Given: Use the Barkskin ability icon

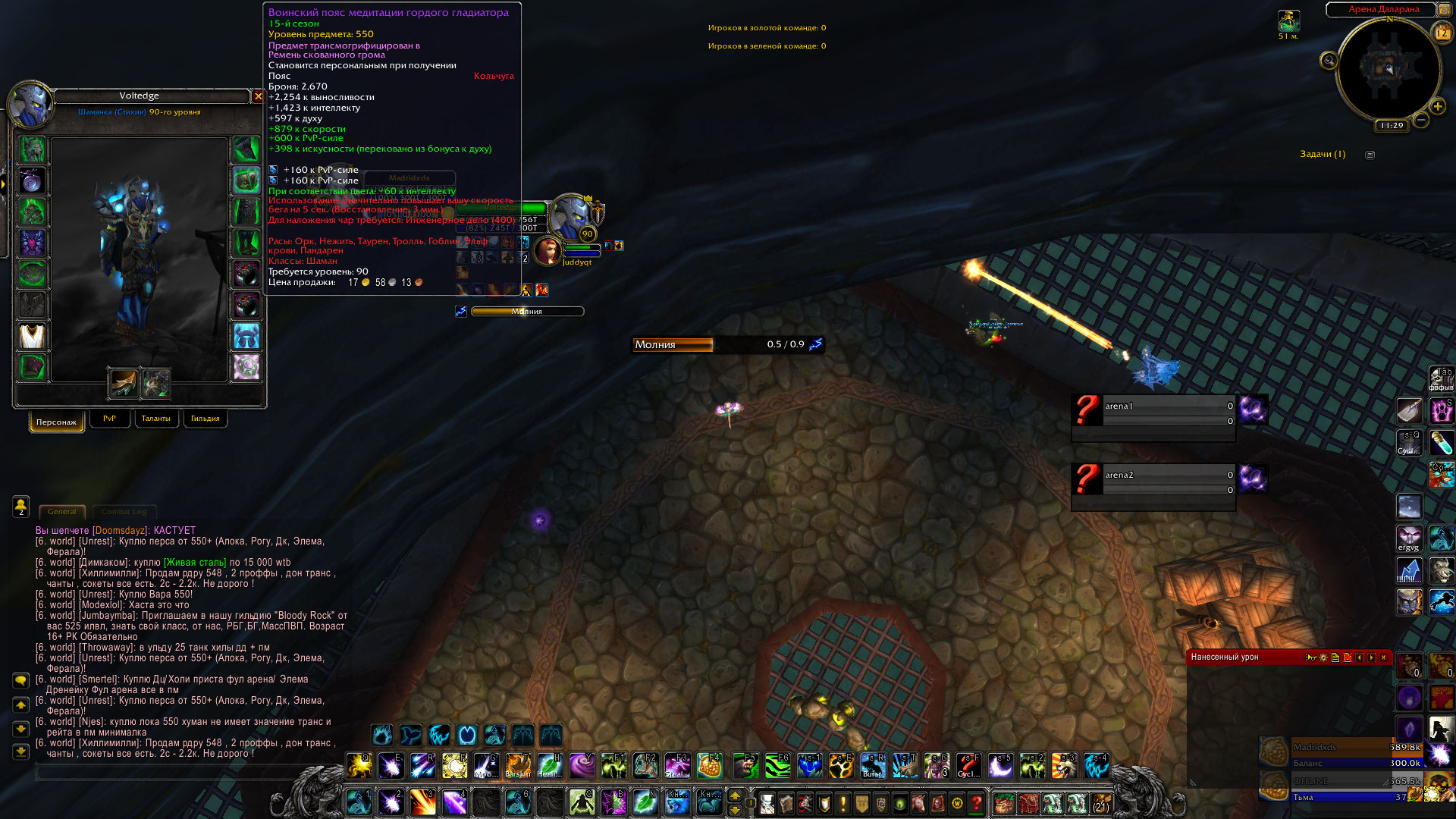Looking at the screenshot, I should [x=518, y=766].
